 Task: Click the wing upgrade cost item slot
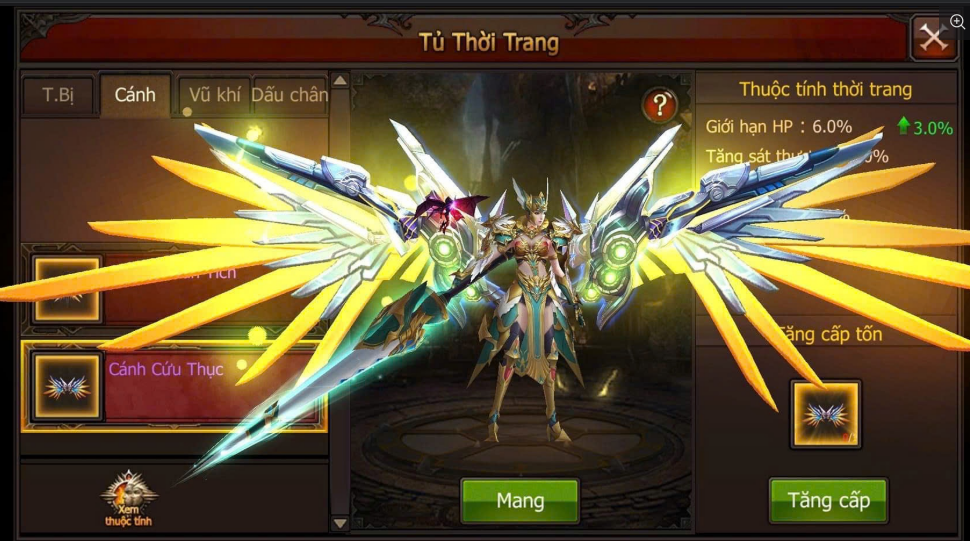click(x=825, y=414)
